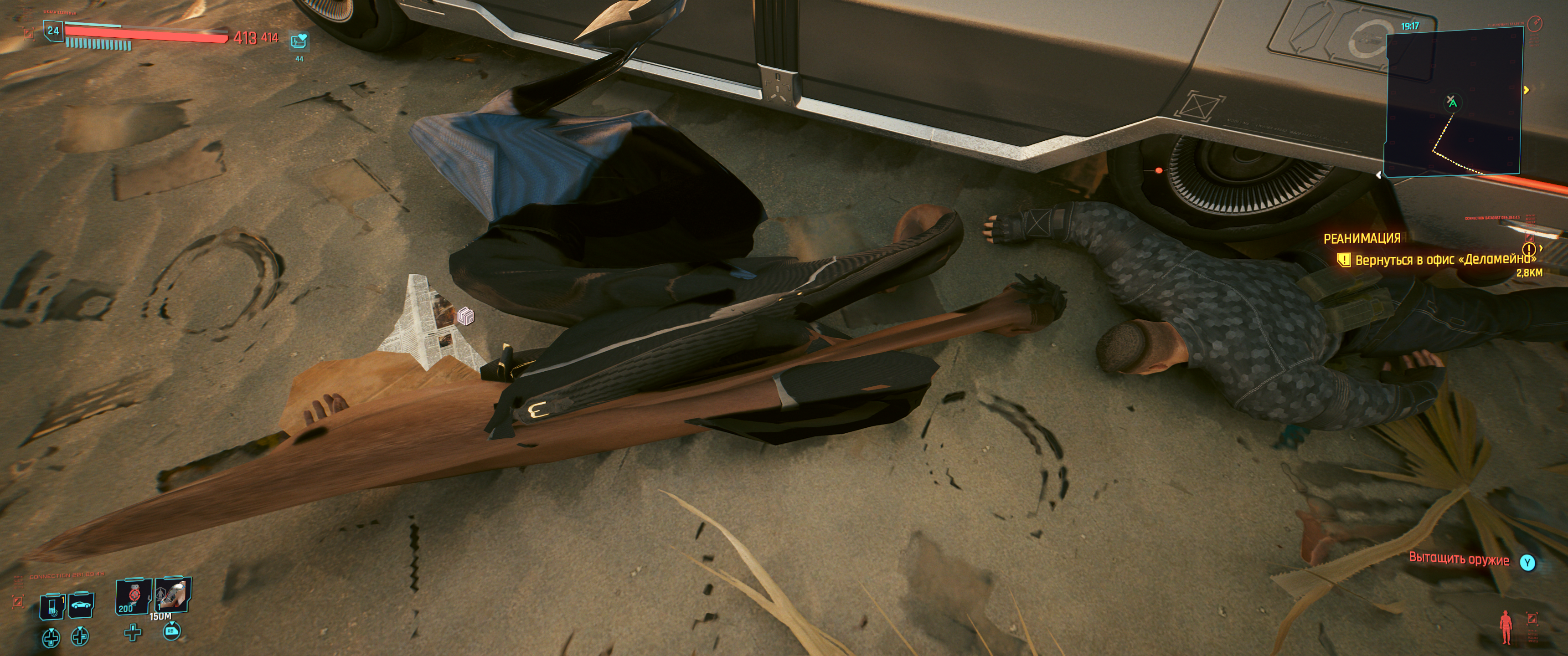
Task: Click the level 24 badge
Action: point(54,31)
